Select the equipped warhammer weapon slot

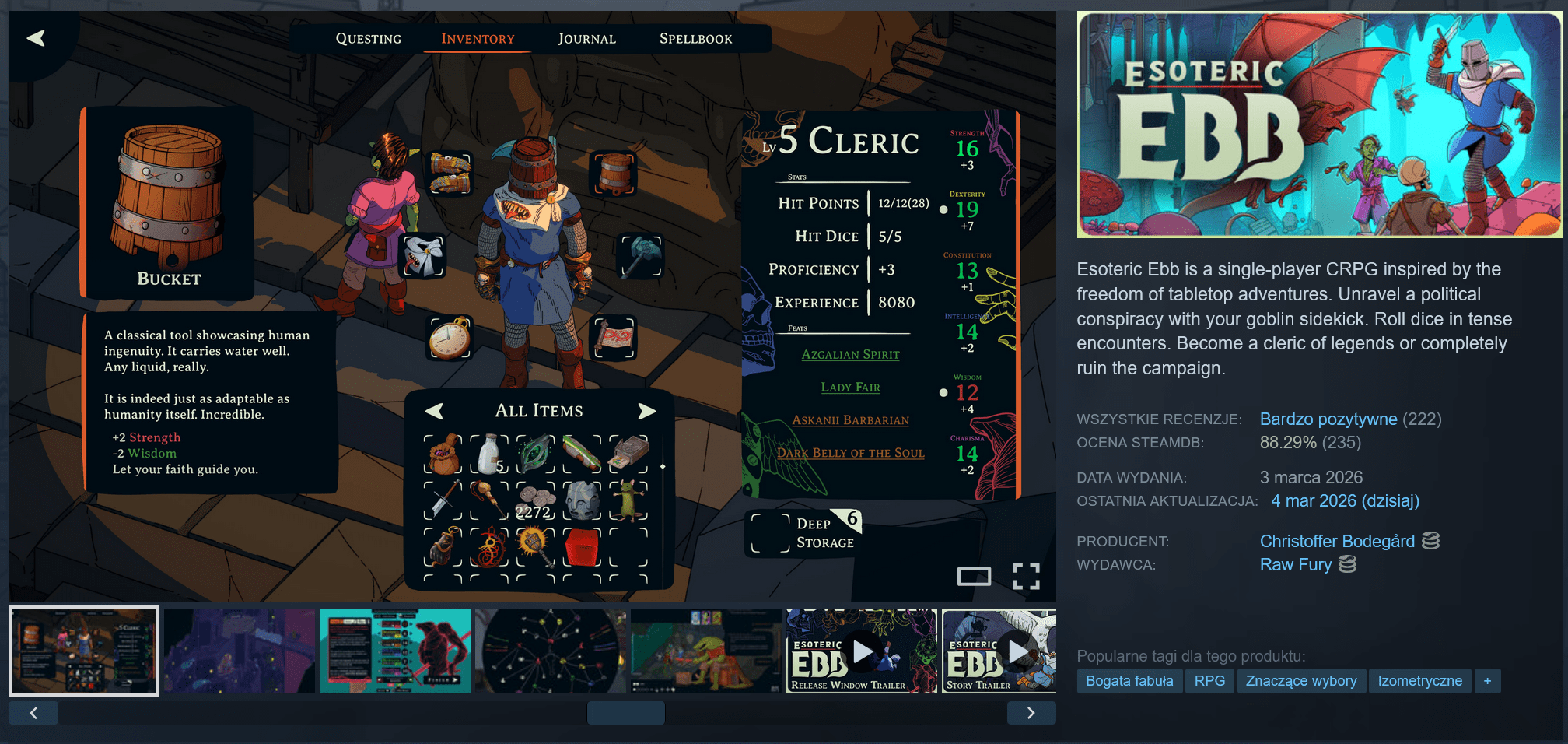(639, 256)
